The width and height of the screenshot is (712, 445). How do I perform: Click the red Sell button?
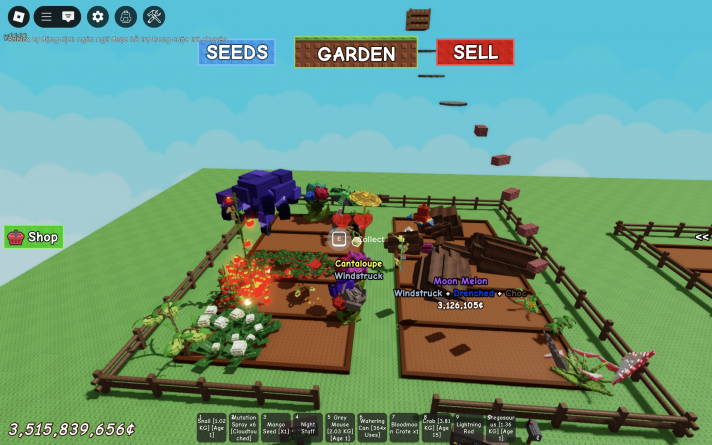pyautogui.click(x=475, y=52)
